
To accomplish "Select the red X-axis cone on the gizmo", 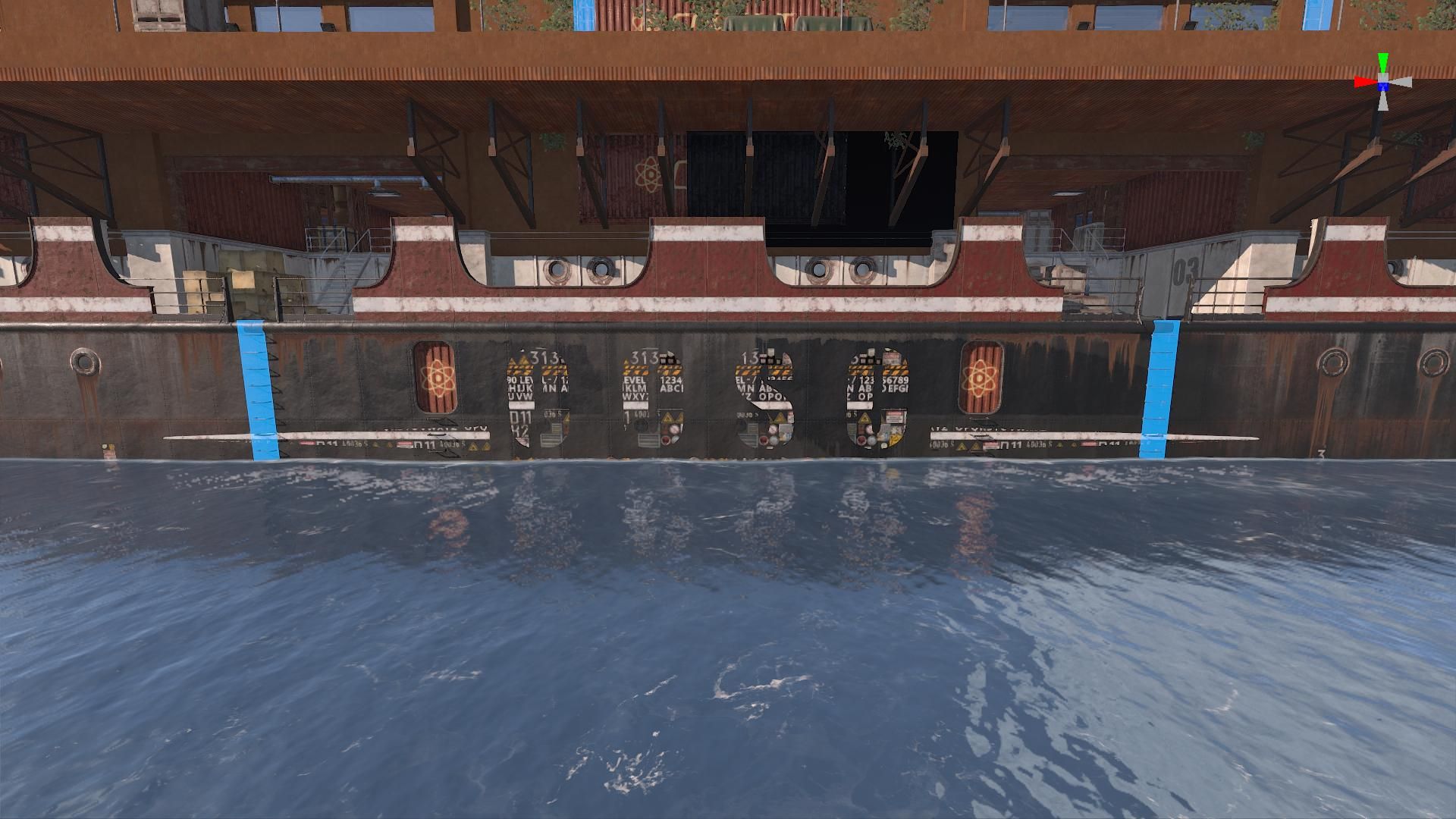I will tap(1364, 81).
